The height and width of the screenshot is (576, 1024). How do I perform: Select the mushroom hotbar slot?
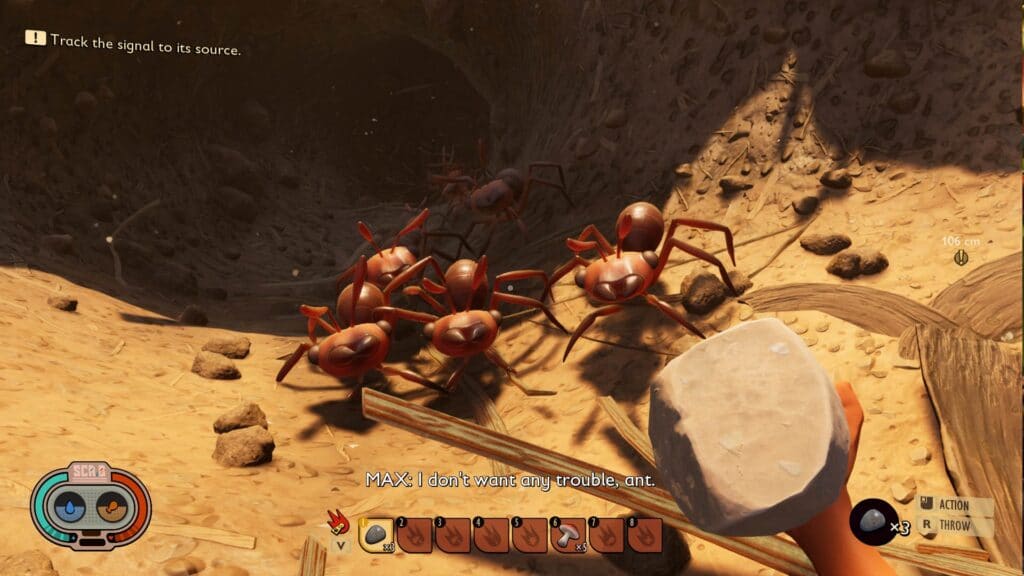tap(570, 535)
